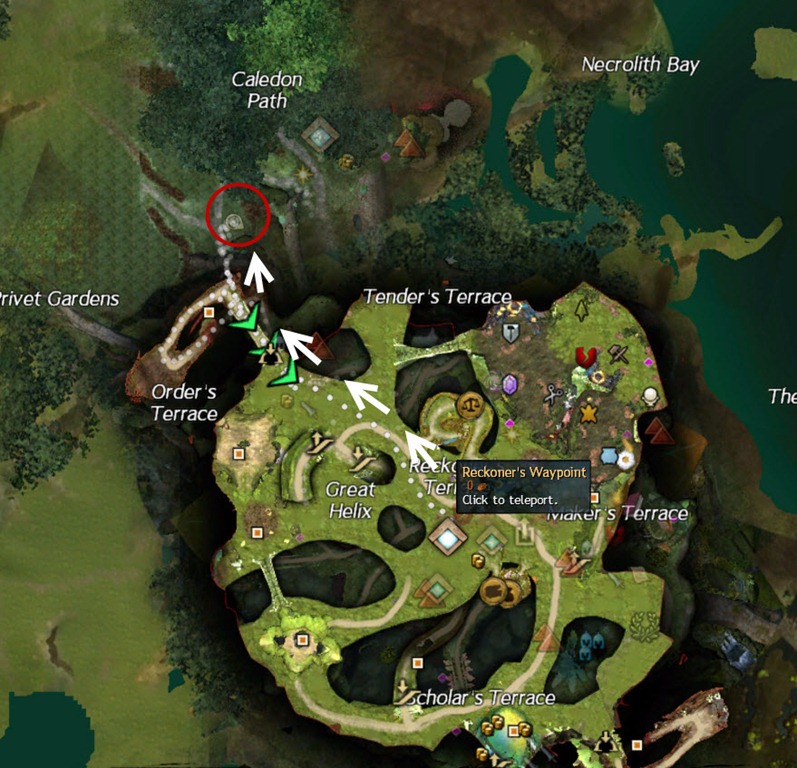797x768 pixels.
Task: Select the marker inside the red circle
Action: pos(236,222)
